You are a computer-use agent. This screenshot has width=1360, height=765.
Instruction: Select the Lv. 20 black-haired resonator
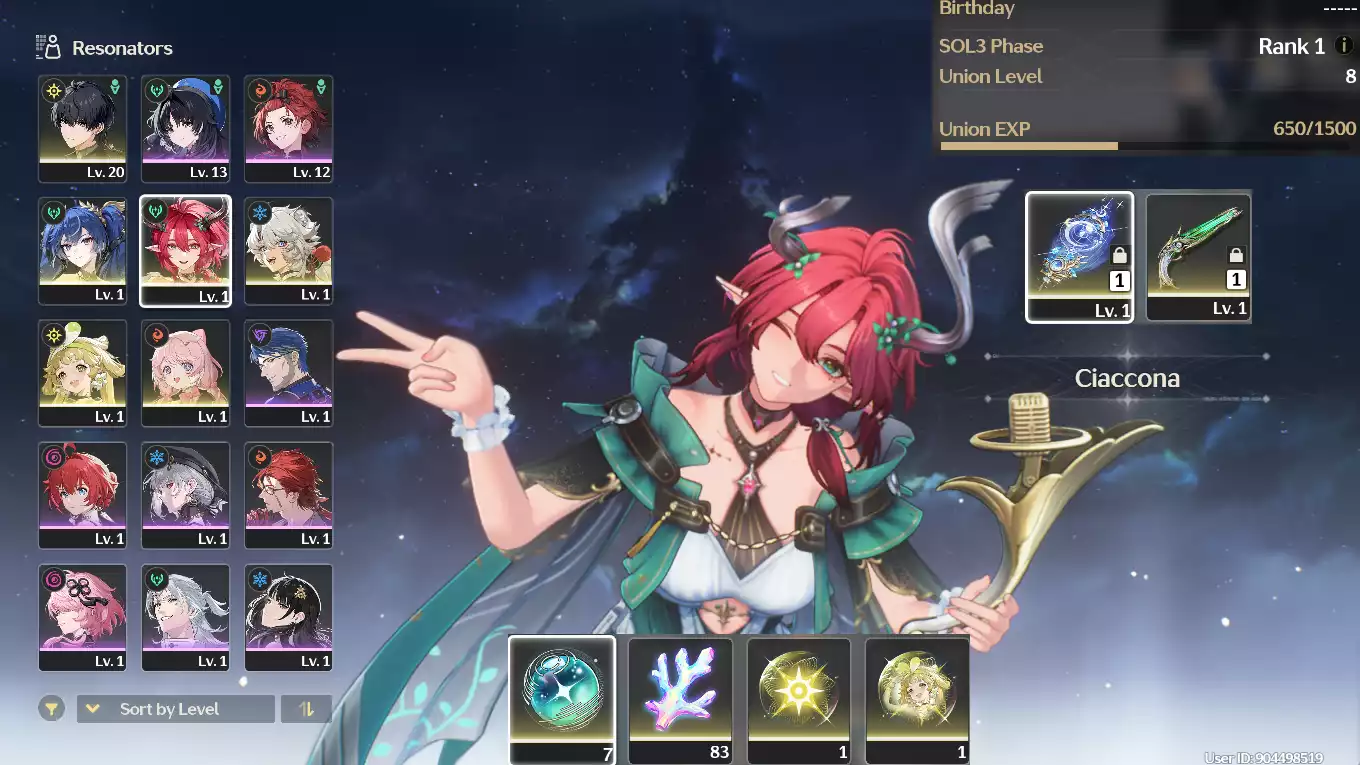pos(83,128)
